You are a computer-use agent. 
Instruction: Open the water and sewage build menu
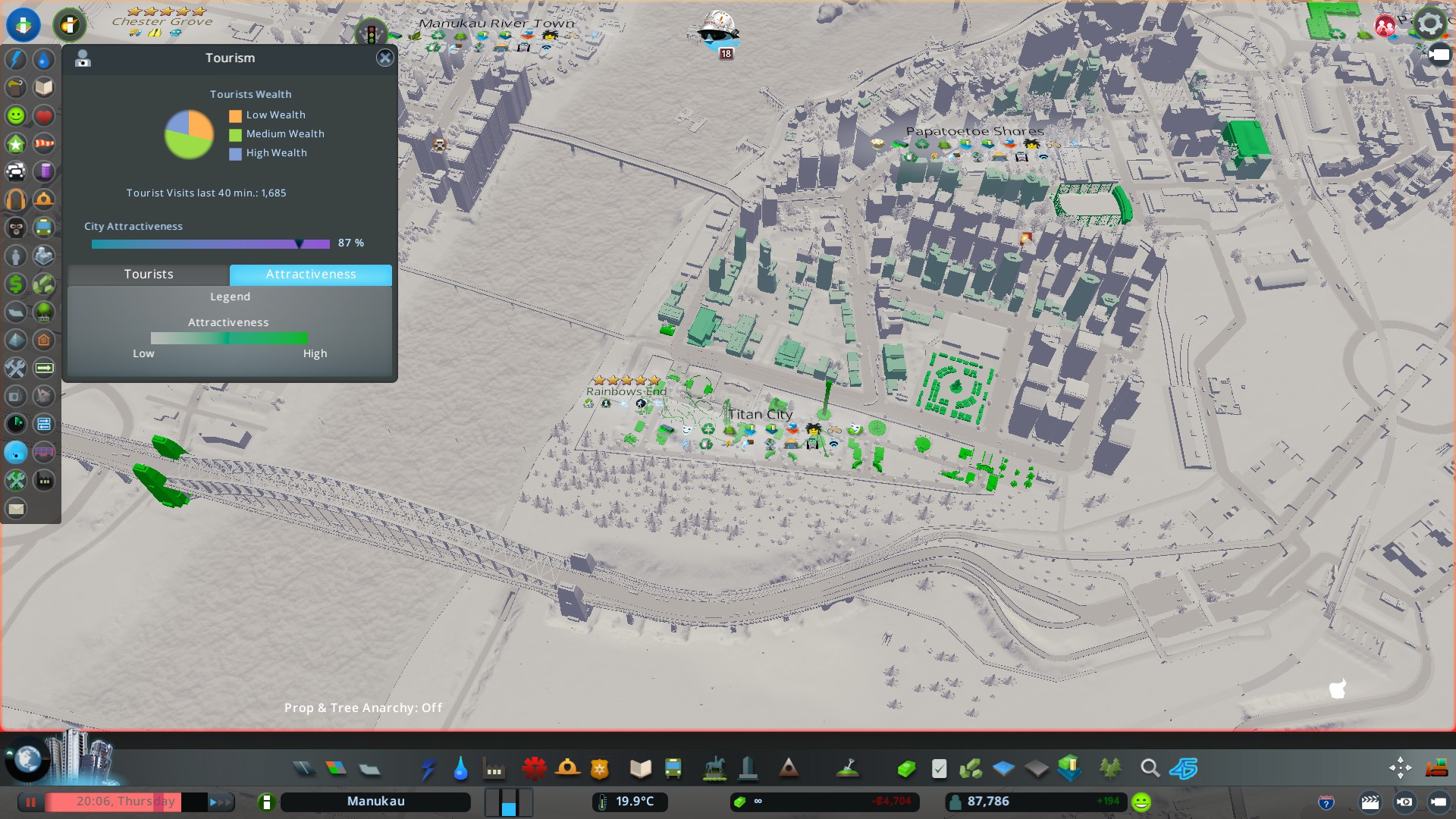(x=460, y=769)
